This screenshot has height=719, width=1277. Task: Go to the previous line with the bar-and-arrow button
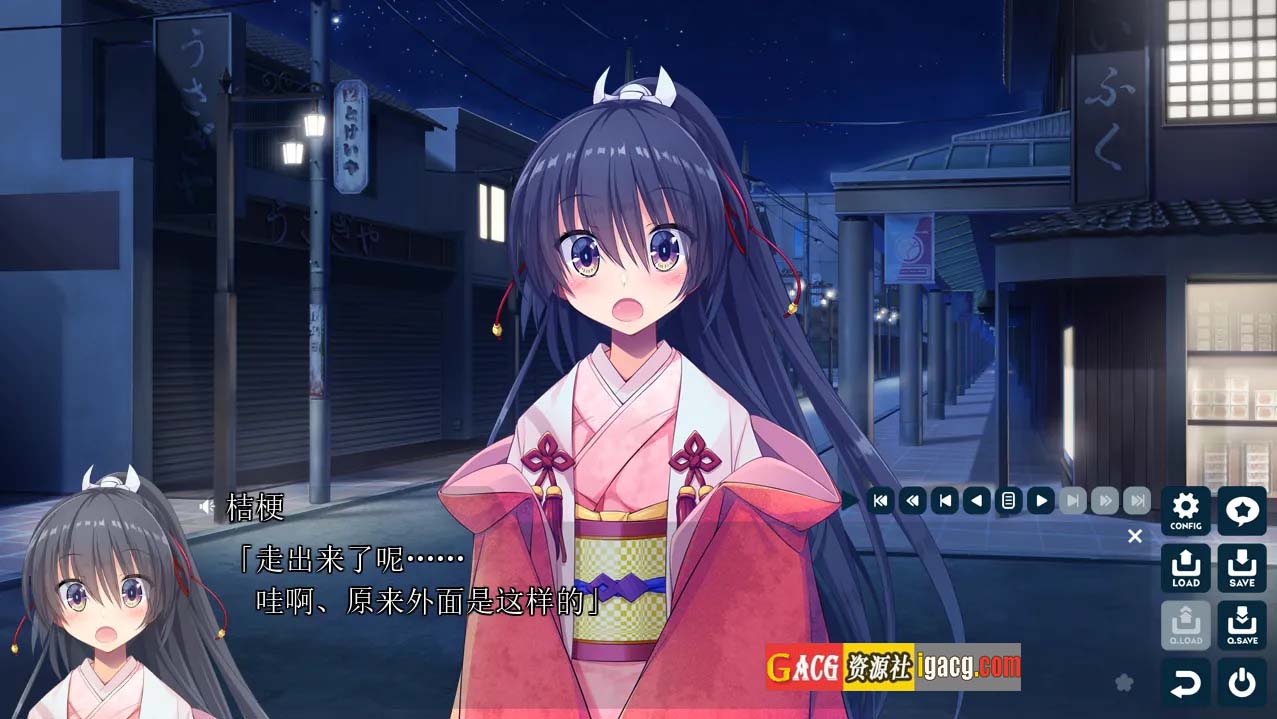[944, 500]
